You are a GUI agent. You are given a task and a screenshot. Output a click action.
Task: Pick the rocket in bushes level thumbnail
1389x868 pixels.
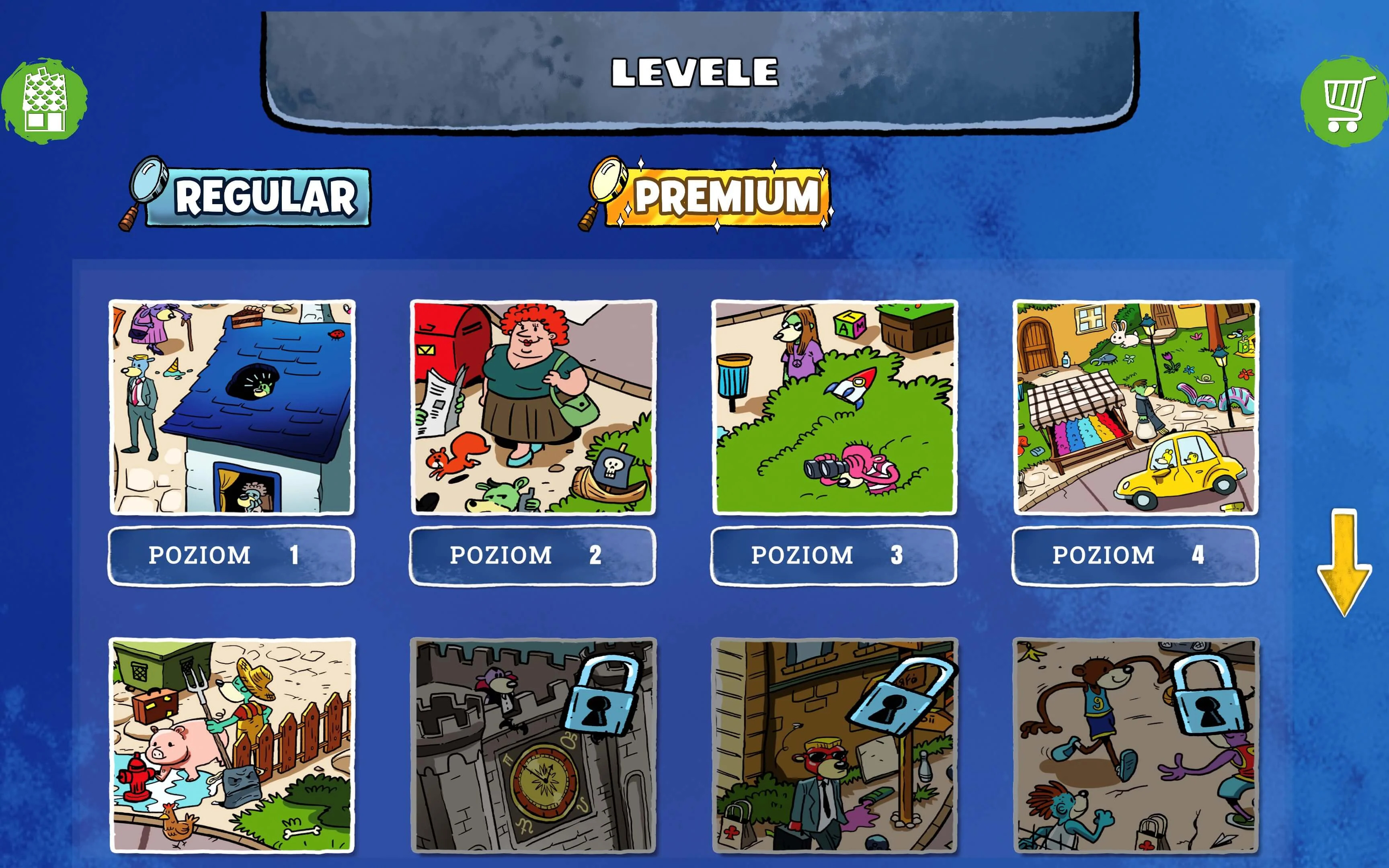(x=834, y=407)
